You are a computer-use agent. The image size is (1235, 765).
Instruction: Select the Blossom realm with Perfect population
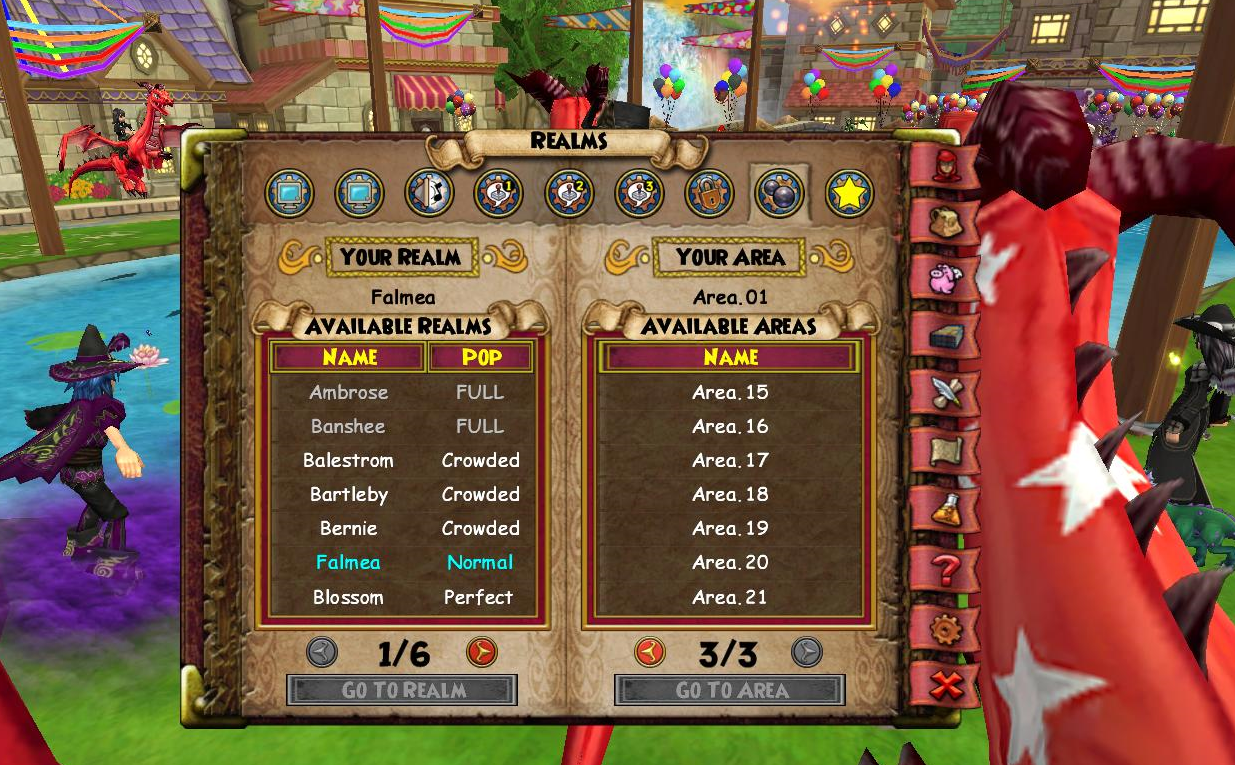click(349, 597)
